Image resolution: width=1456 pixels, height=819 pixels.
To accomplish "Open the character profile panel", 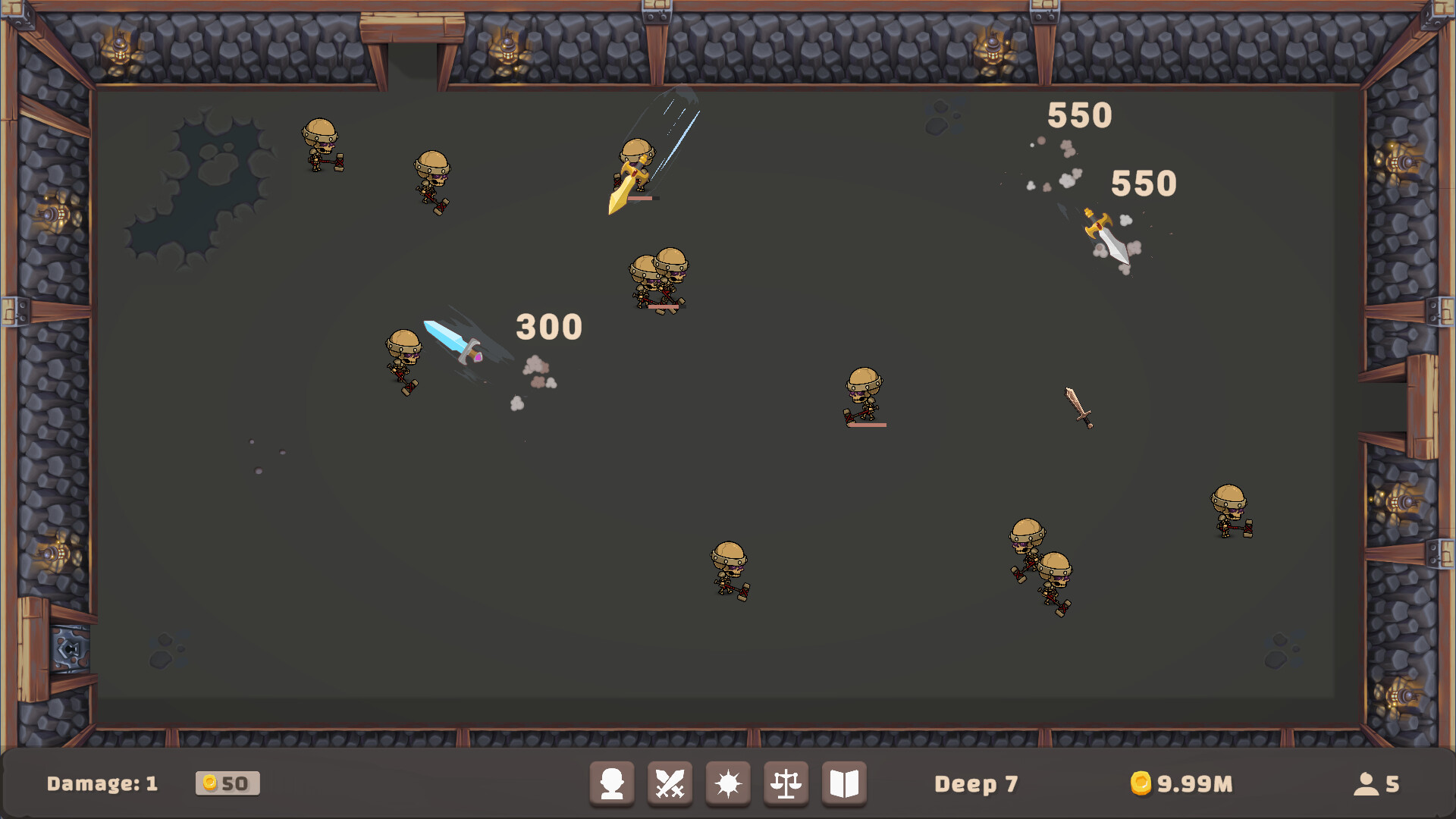I will (611, 783).
